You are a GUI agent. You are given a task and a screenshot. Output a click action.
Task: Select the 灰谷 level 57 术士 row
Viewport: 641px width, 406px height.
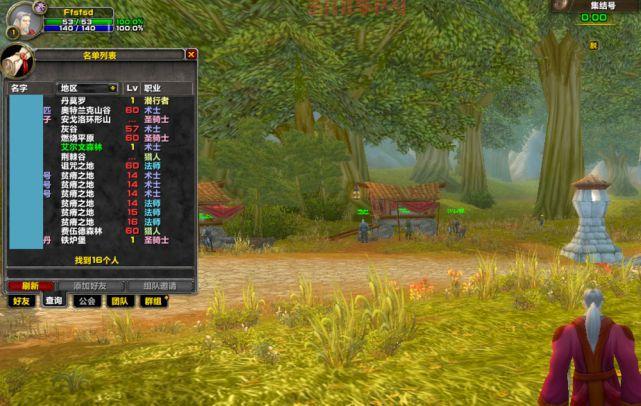(x=100, y=128)
